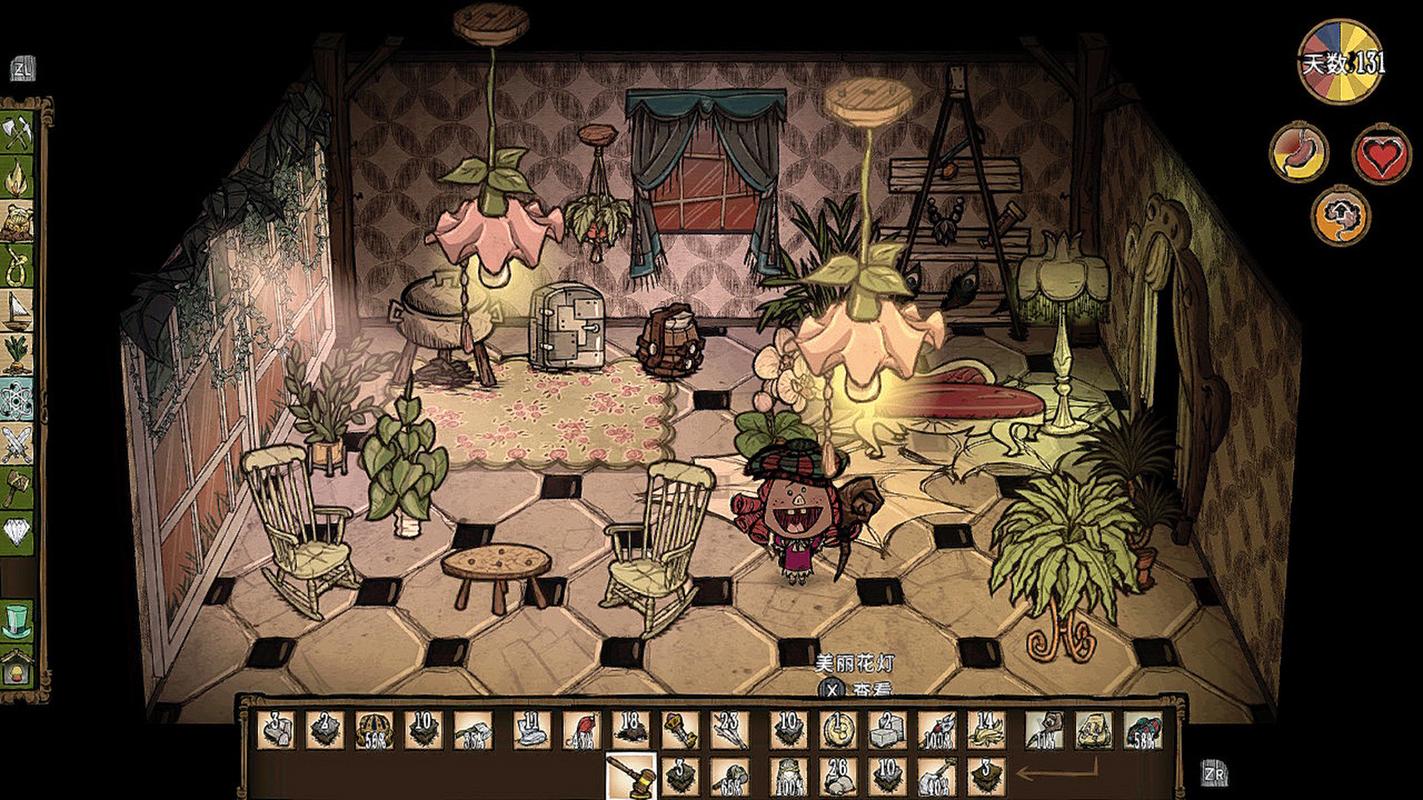Select the plaid hat equipment slot at 58%
1423x800 pixels.
[x=1142, y=730]
